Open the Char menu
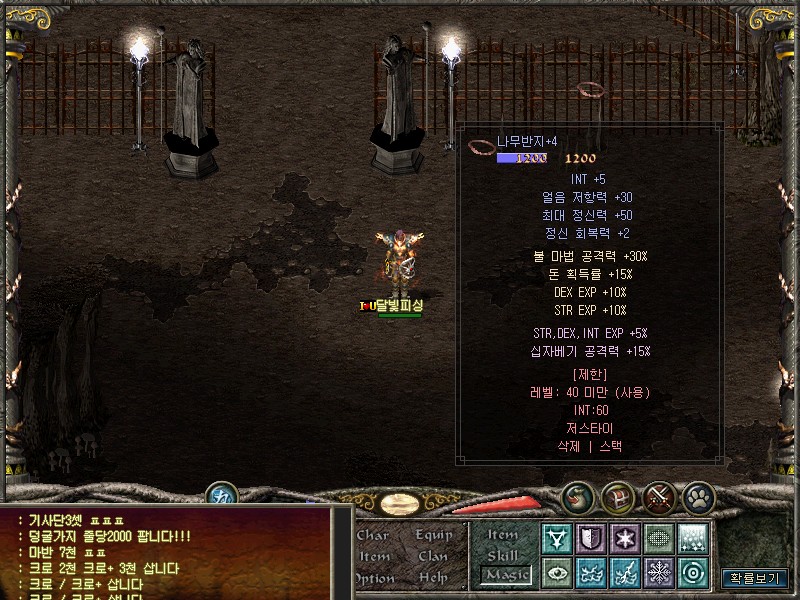This screenshot has width=800, height=600. click(373, 535)
